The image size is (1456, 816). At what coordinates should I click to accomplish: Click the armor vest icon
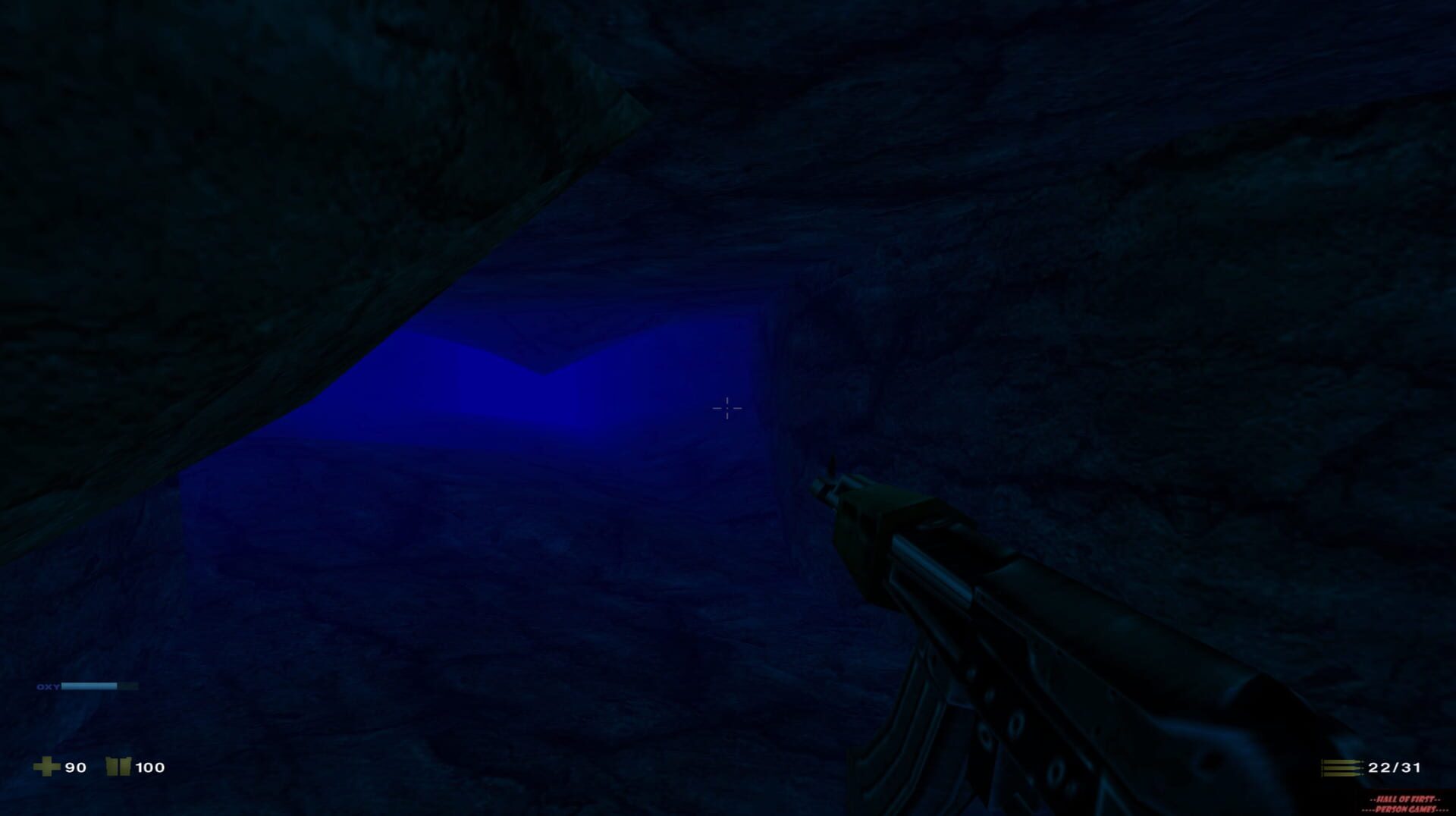tap(118, 767)
